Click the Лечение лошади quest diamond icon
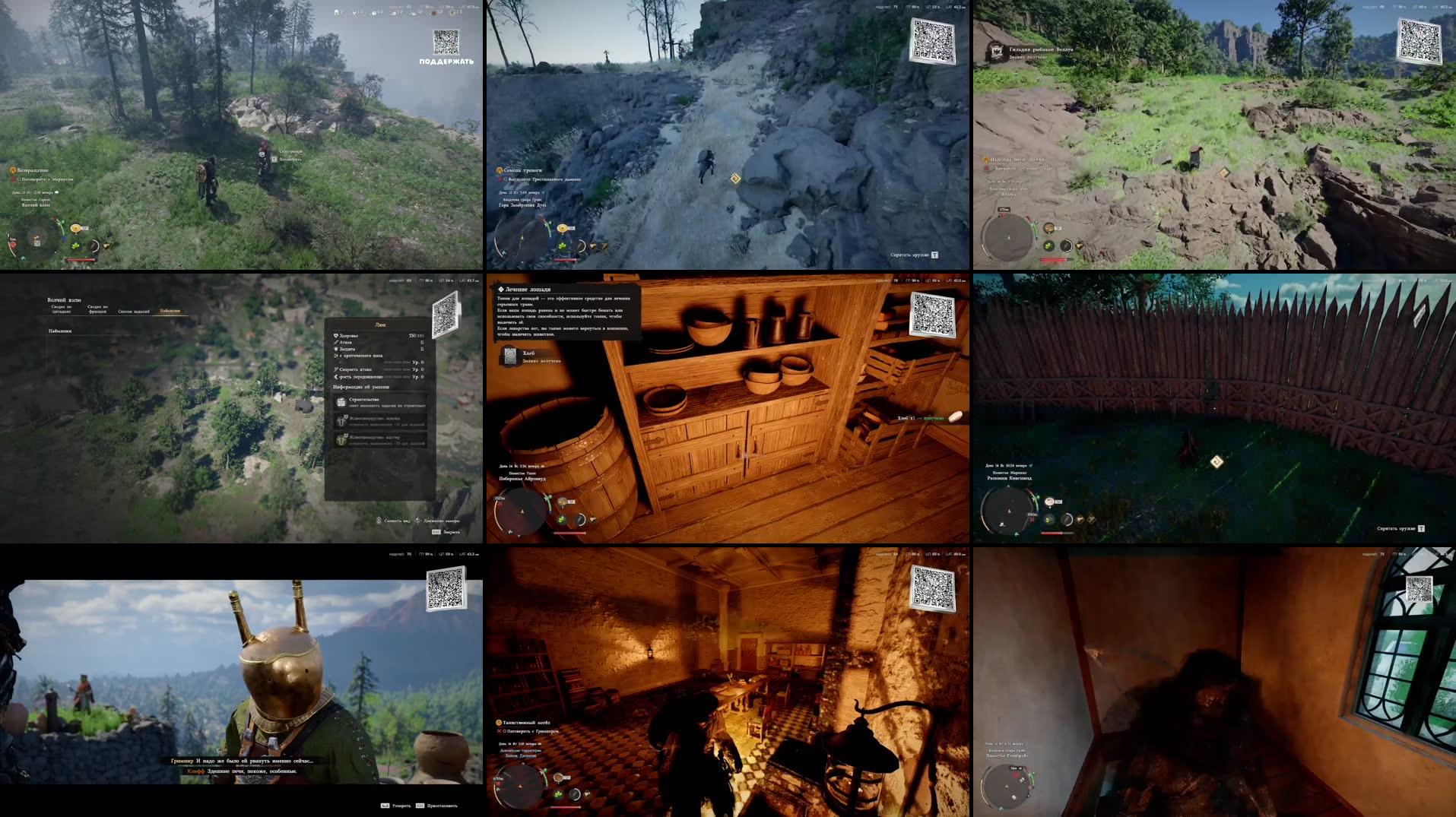 501,290
